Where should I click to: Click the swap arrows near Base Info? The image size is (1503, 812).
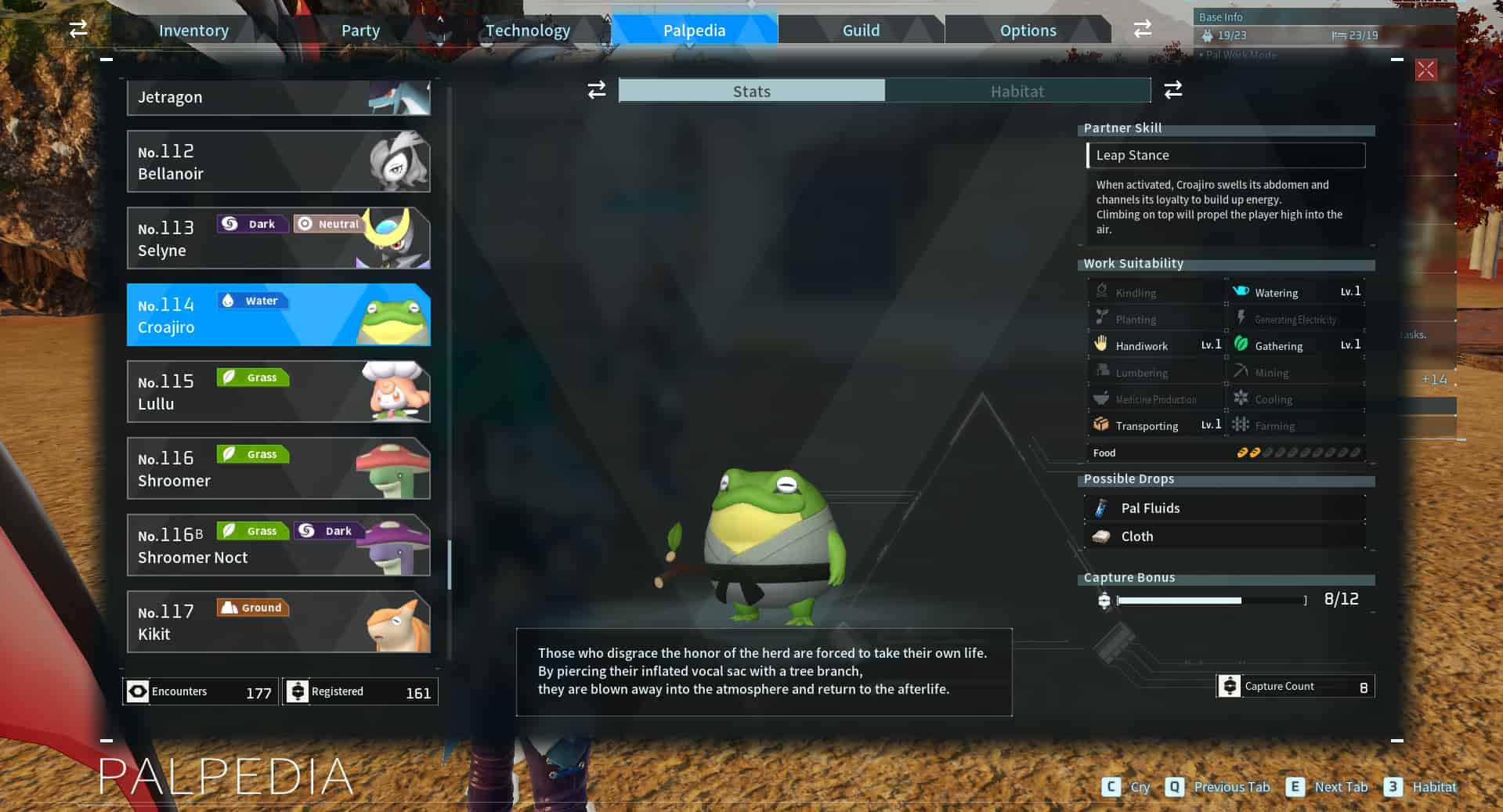click(x=1143, y=28)
